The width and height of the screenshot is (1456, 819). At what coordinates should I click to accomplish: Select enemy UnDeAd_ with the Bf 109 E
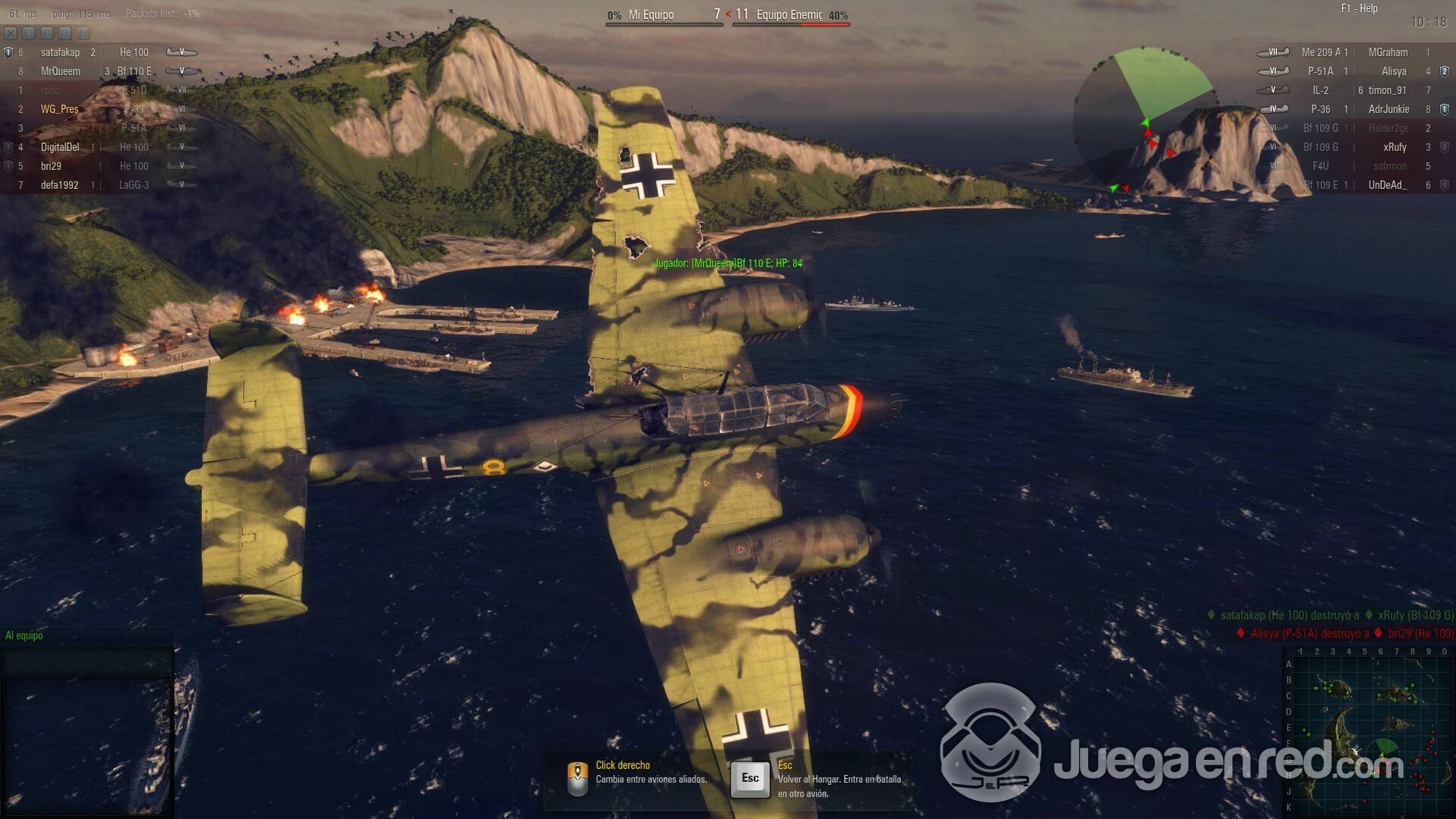click(1357, 185)
